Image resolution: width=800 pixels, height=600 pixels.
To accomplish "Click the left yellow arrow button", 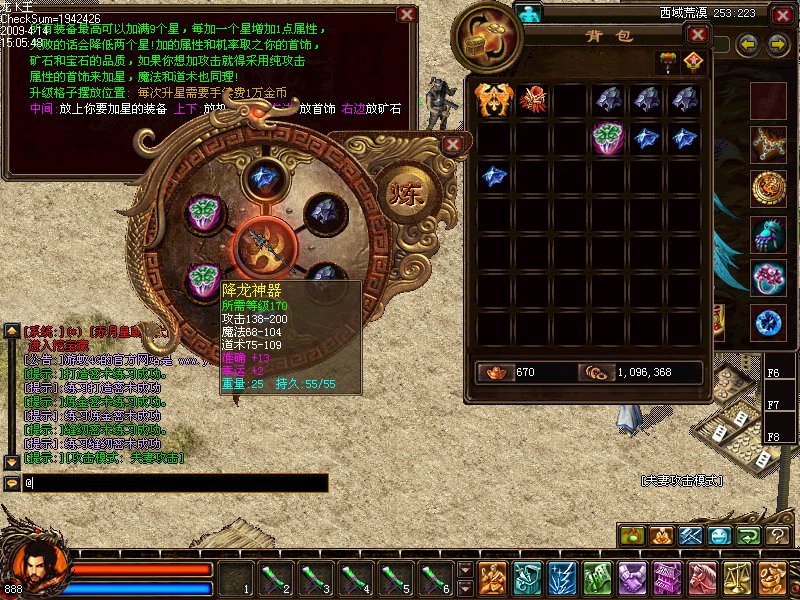I will 747,44.
